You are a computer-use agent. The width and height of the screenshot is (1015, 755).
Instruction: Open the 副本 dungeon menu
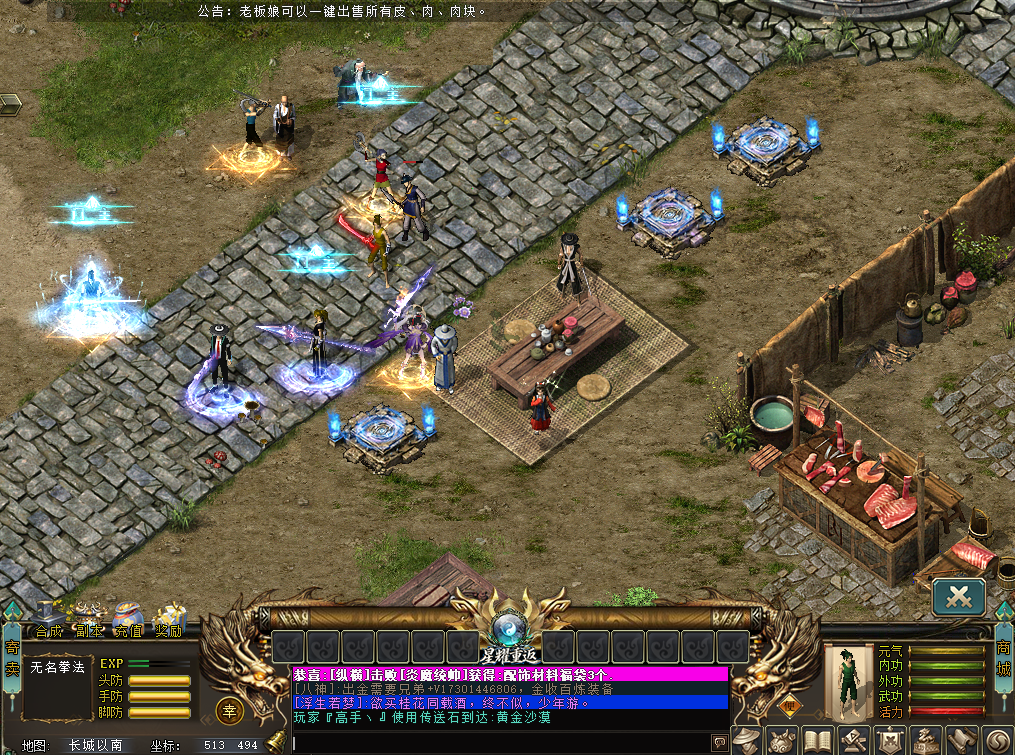tap(89, 621)
